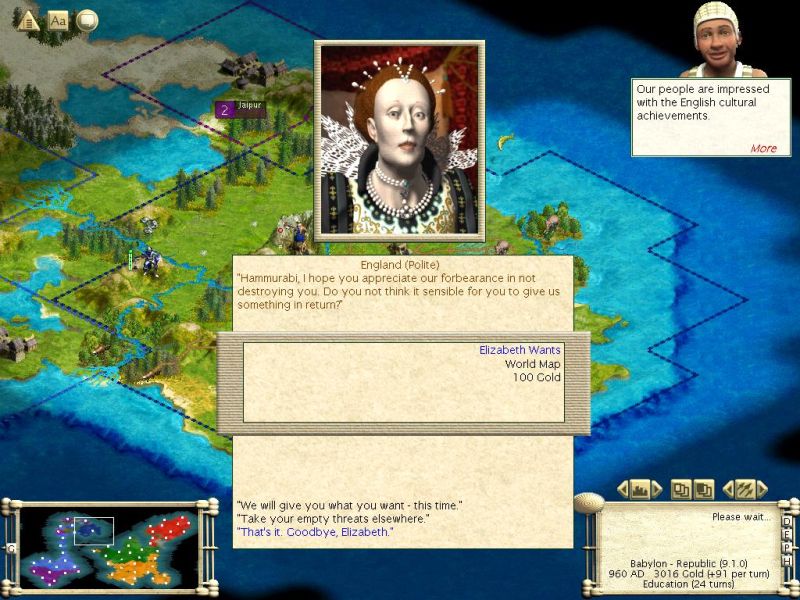Select "Take your empty threats elsewhere" response
The width and height of the screenshot is (800, 600).
pyautogui.click(x=332, y=518)
